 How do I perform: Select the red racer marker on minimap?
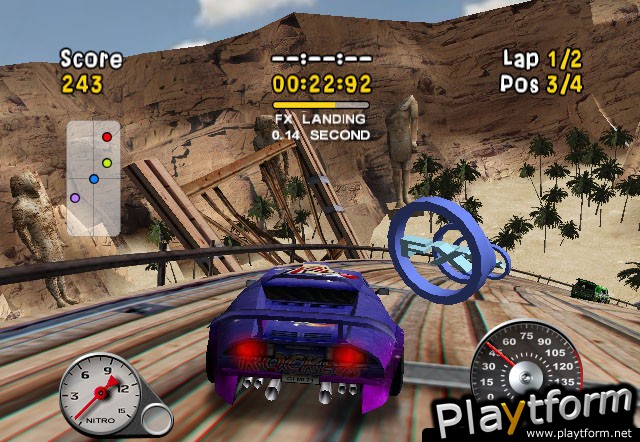point(108,137)
